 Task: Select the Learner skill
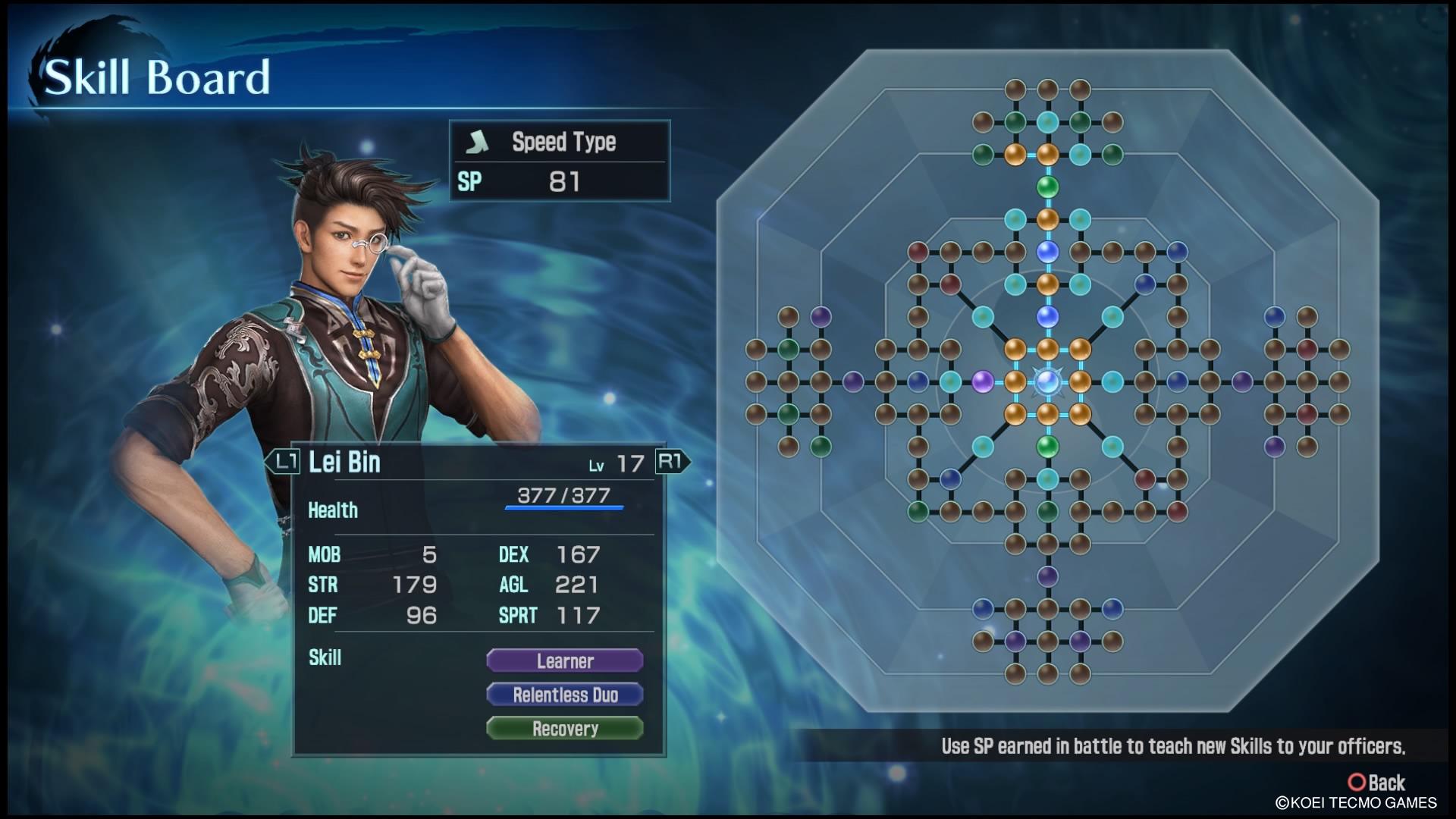[565, 661]
